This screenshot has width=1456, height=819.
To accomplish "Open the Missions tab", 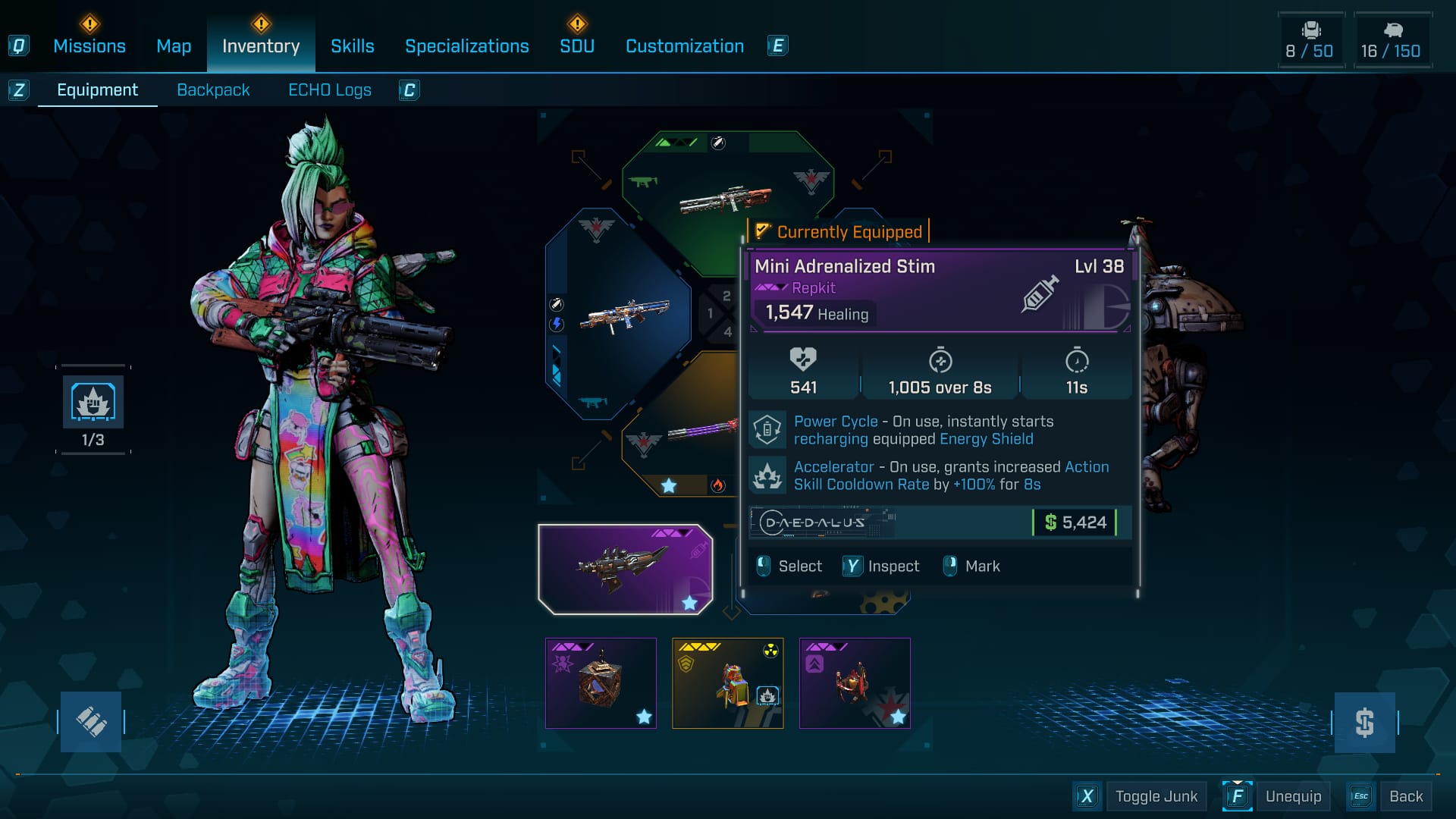I will pos(89,46).
